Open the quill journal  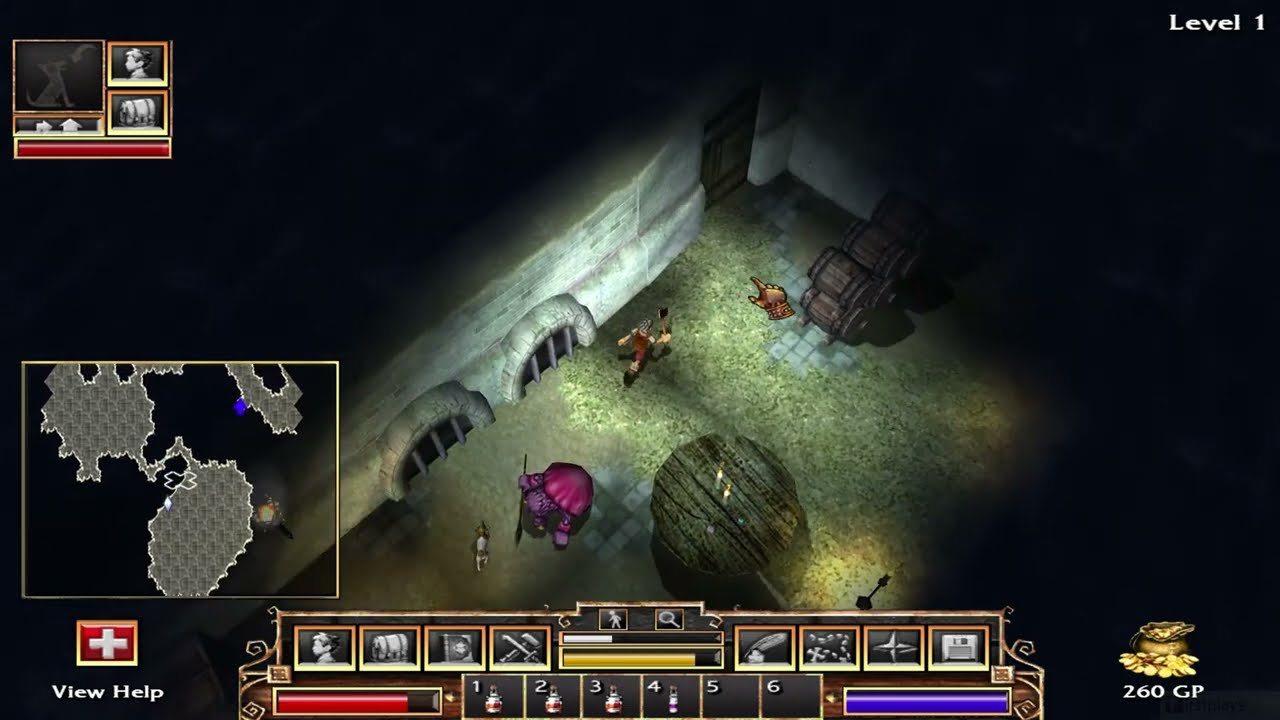[765, 648]
